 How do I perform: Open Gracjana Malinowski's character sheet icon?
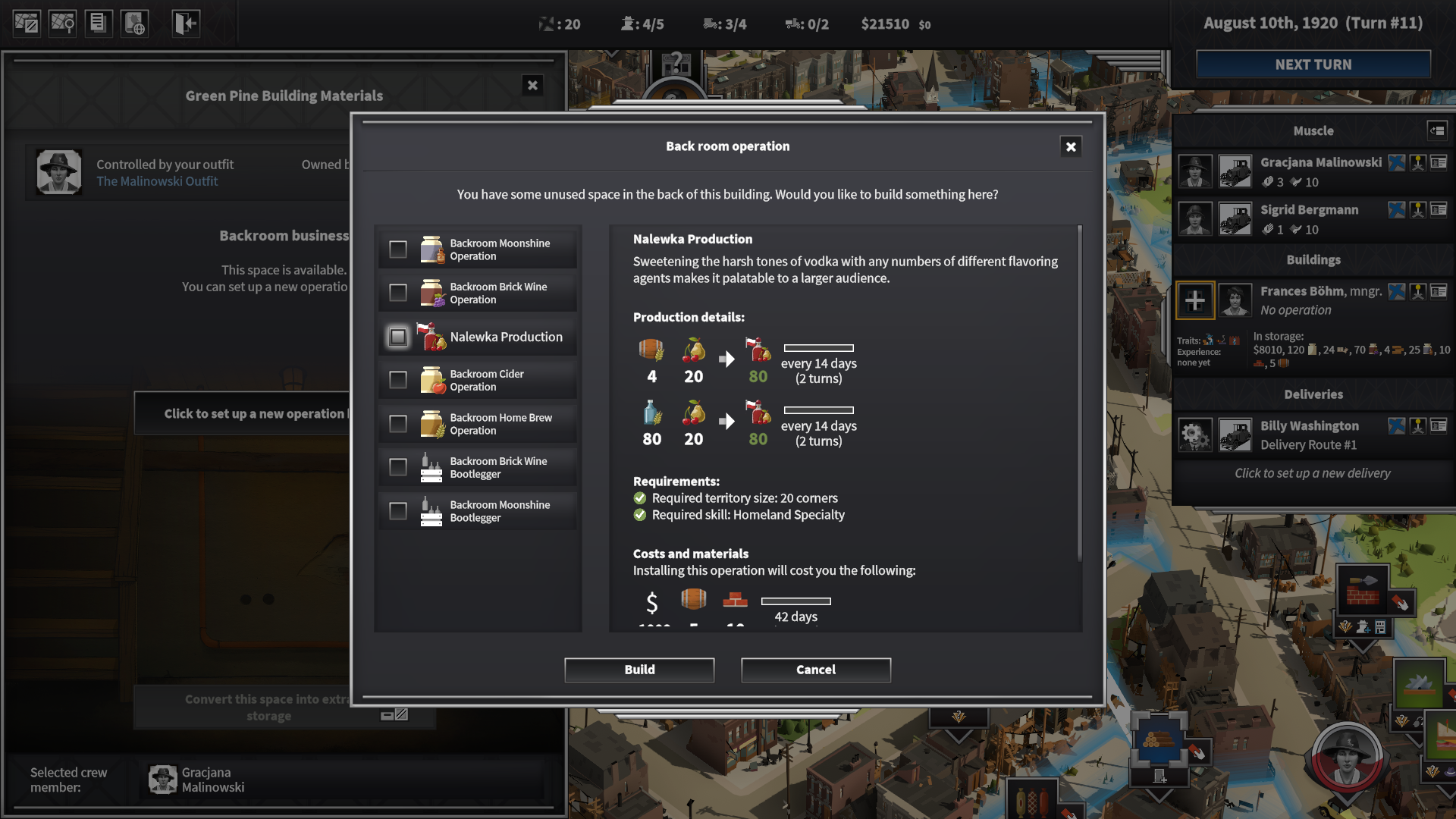1438,164
